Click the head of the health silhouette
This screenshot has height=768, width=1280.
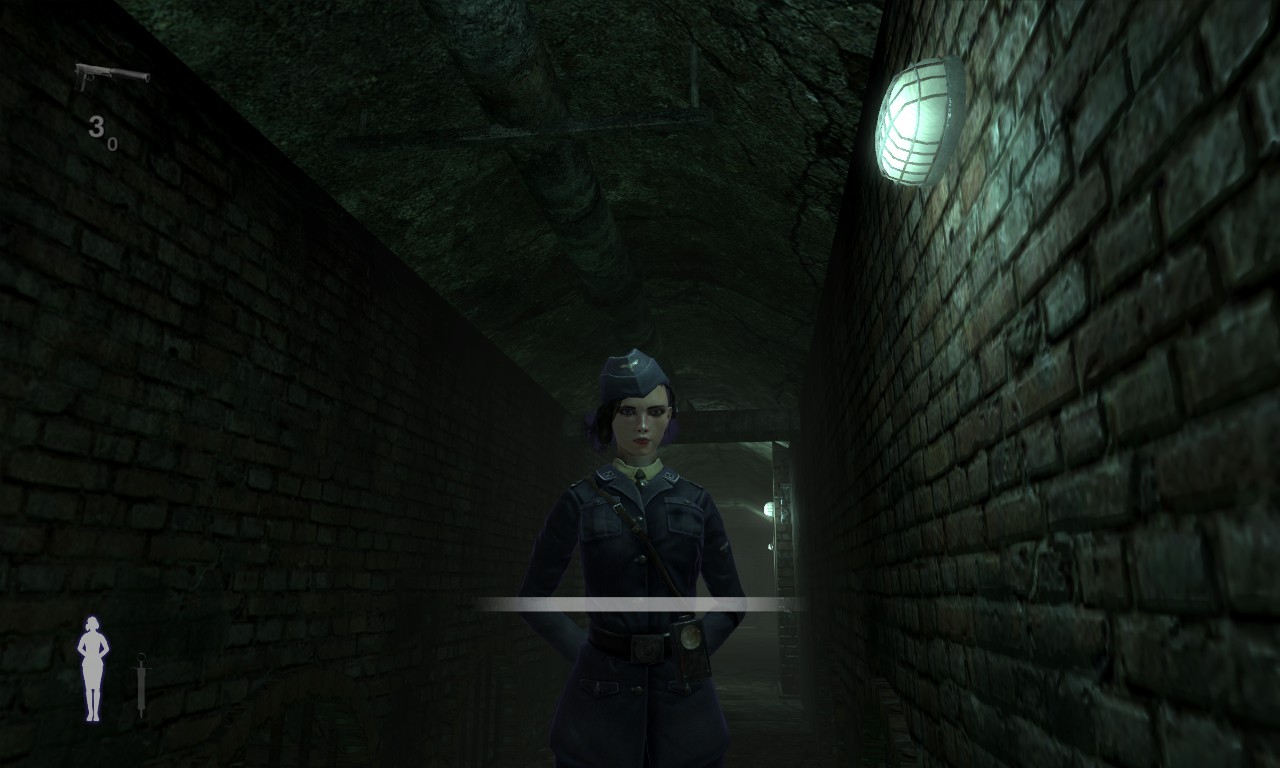coord(93,621)
